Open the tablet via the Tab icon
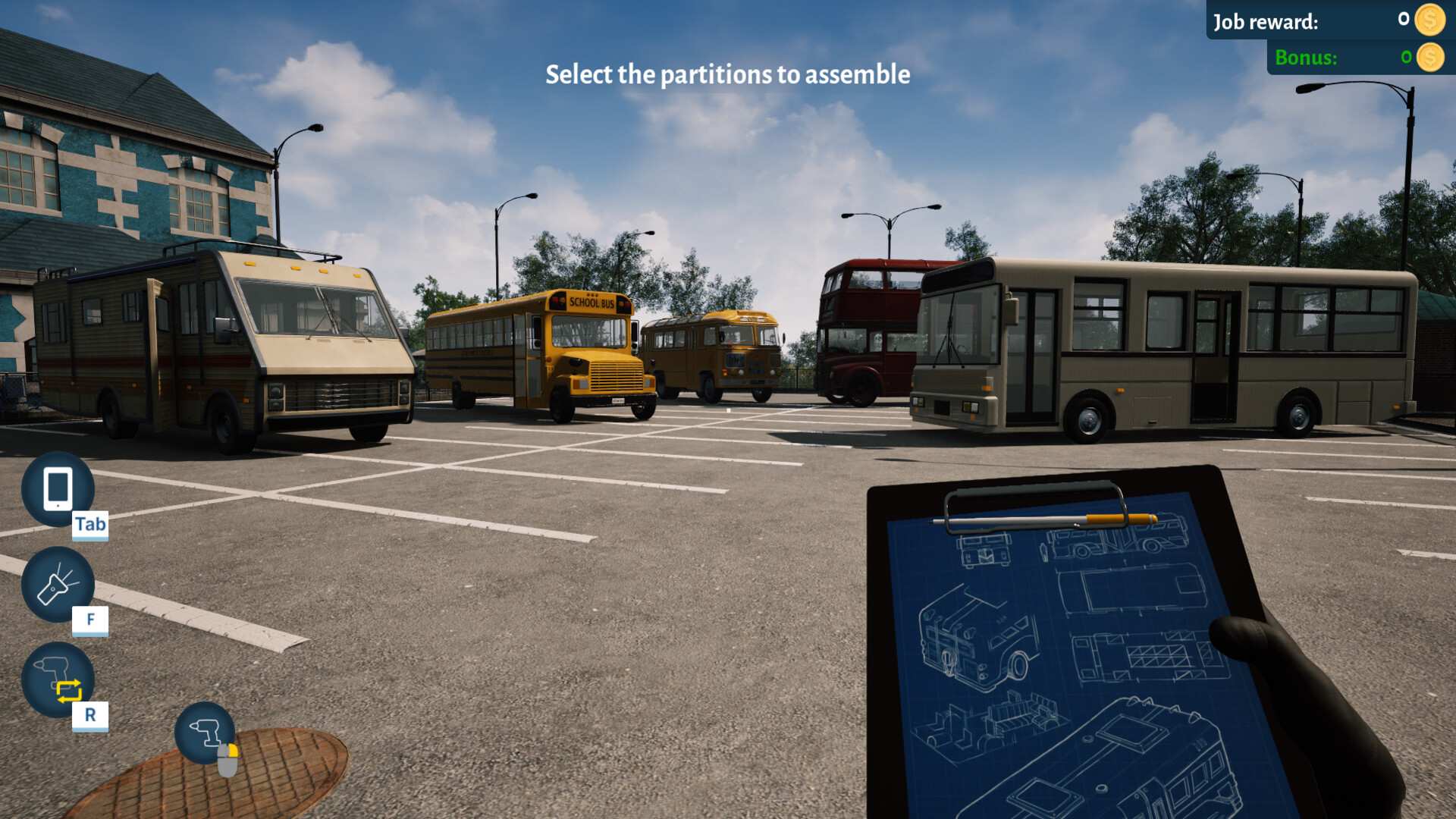This screenshot has height=819, width=1456. (58, 489)
